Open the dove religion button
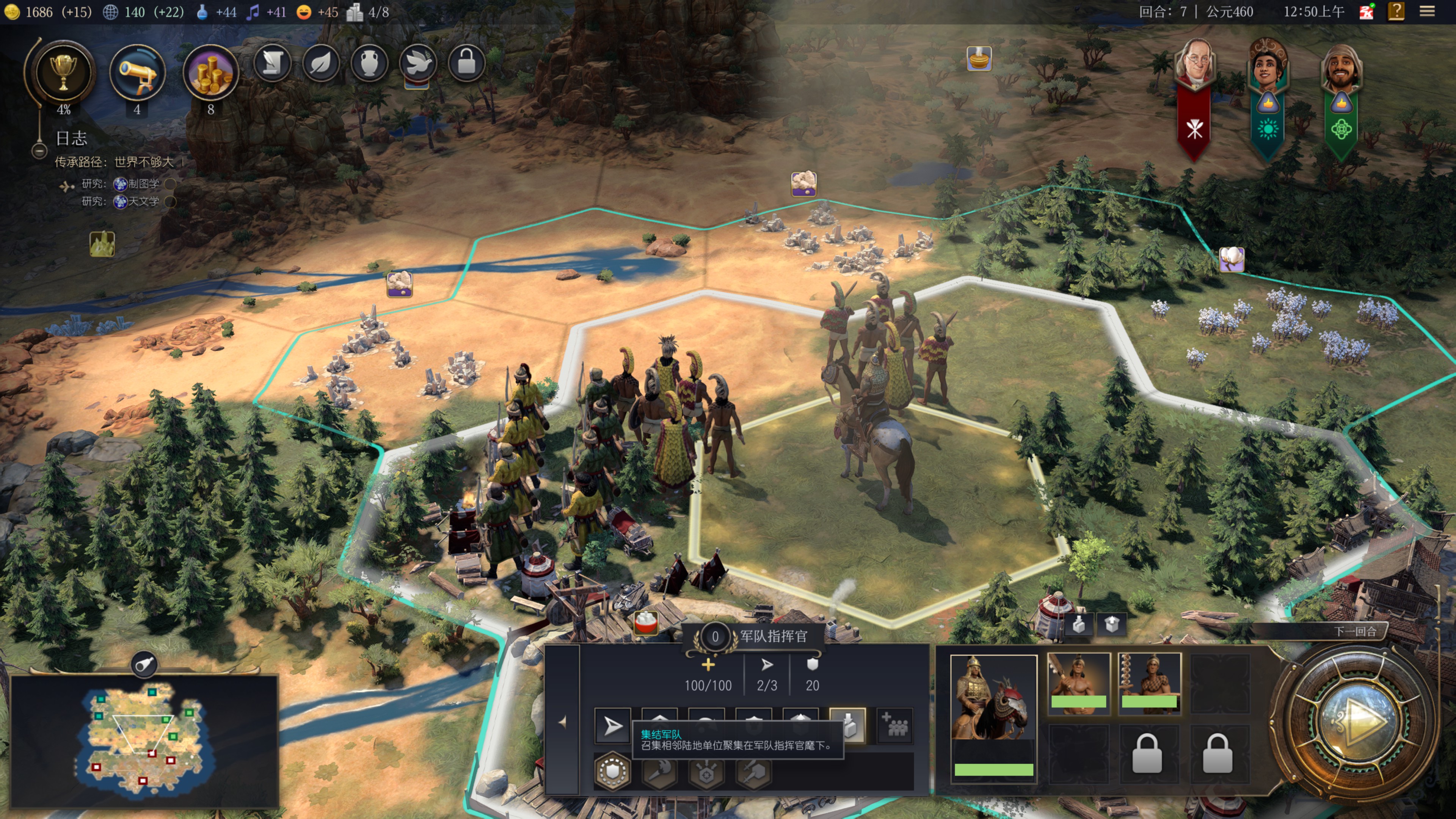 pos(418,62)
